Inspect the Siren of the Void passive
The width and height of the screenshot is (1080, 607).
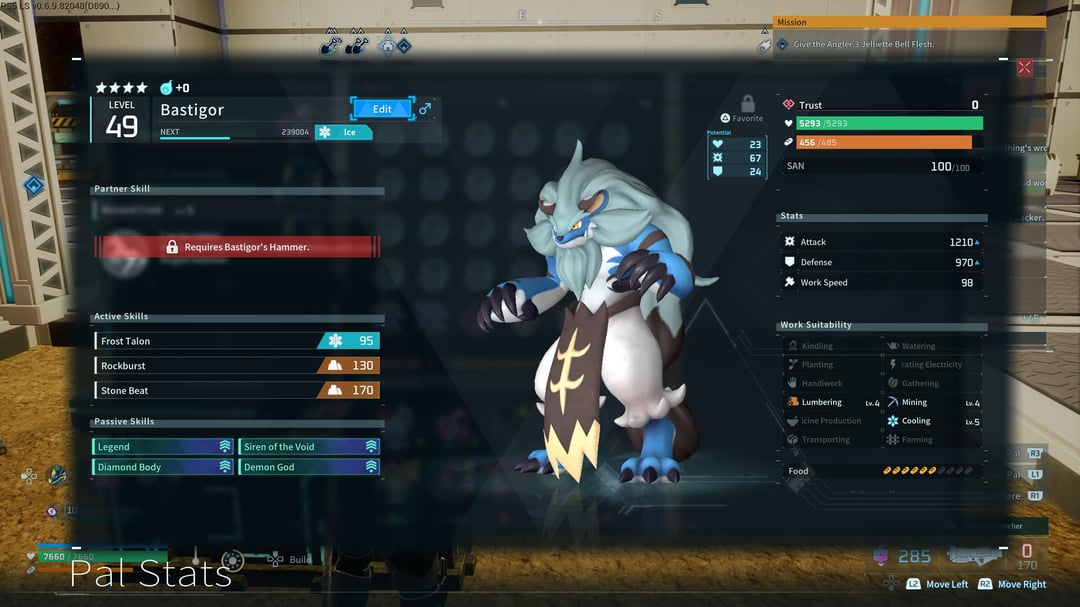[x=309, y=447]
